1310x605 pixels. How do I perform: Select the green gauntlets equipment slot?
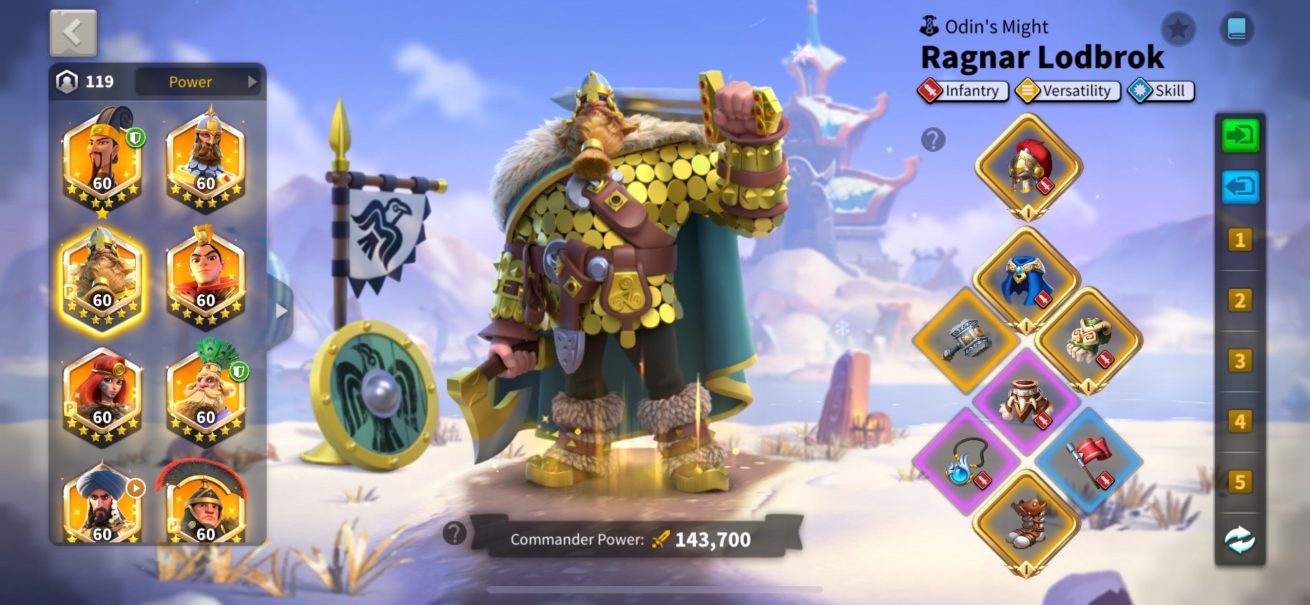1088,339
